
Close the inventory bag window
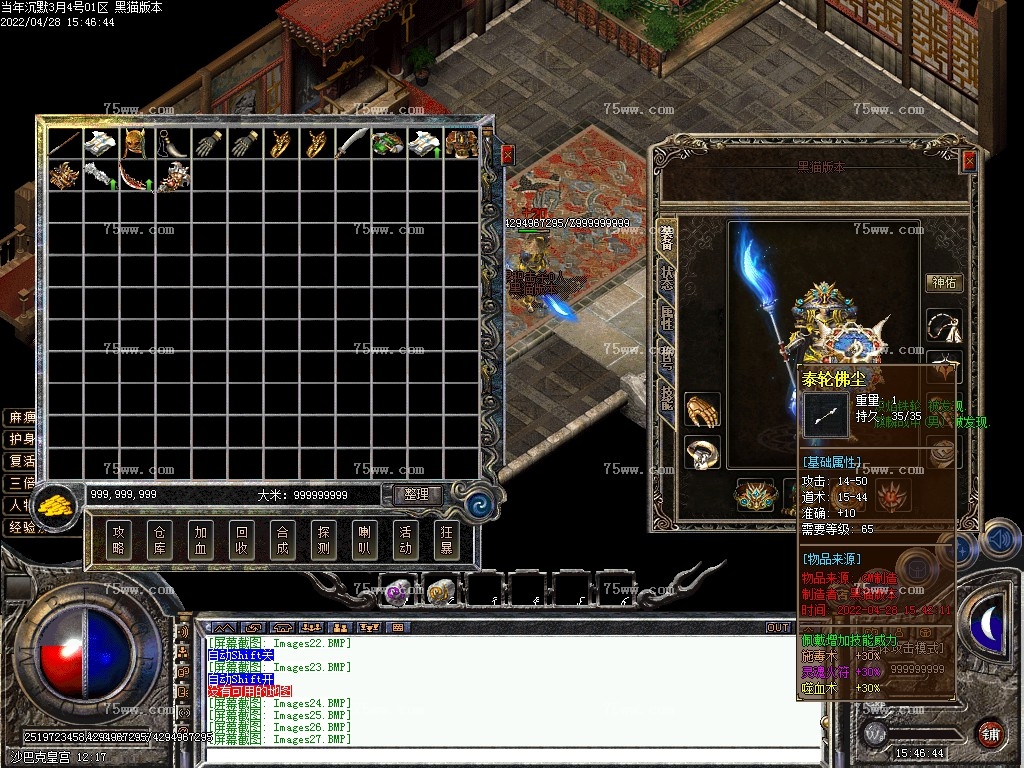(507, 155)
